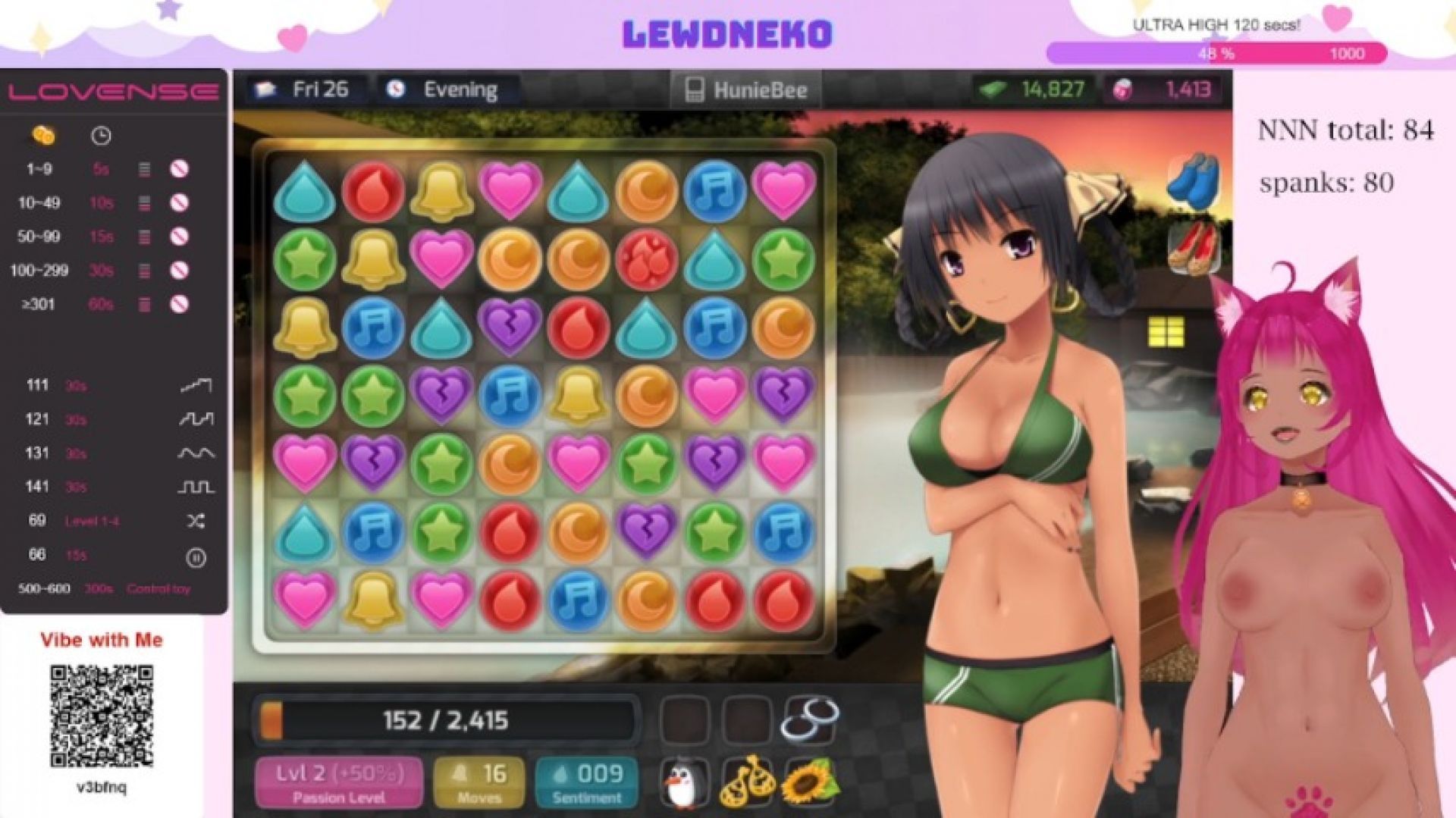Toggle pause on the 66 token row
The width and height of the screenshot is (1456, 818).
point(197,555)
